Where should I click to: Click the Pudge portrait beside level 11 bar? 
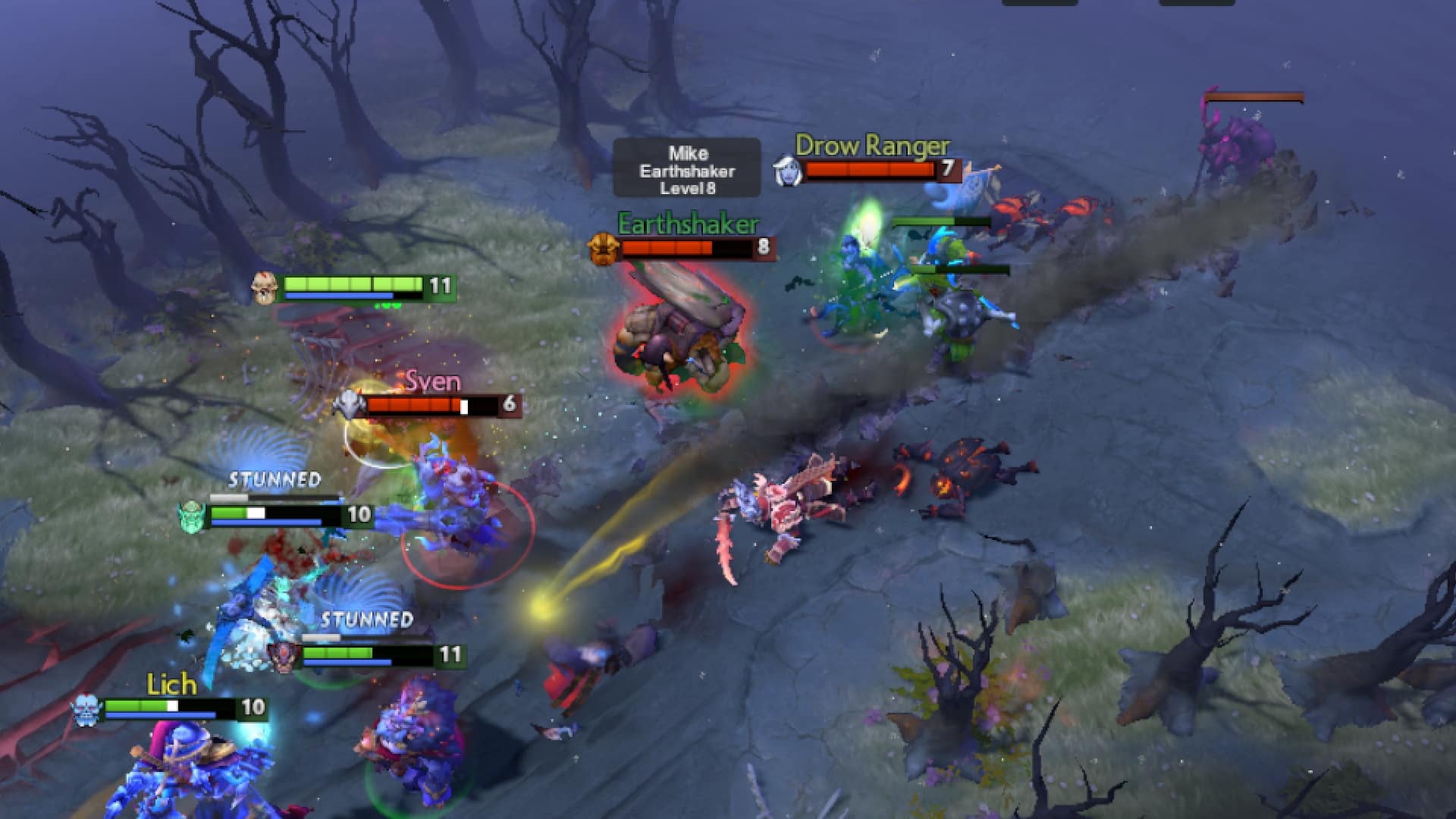tap(265, 288)
